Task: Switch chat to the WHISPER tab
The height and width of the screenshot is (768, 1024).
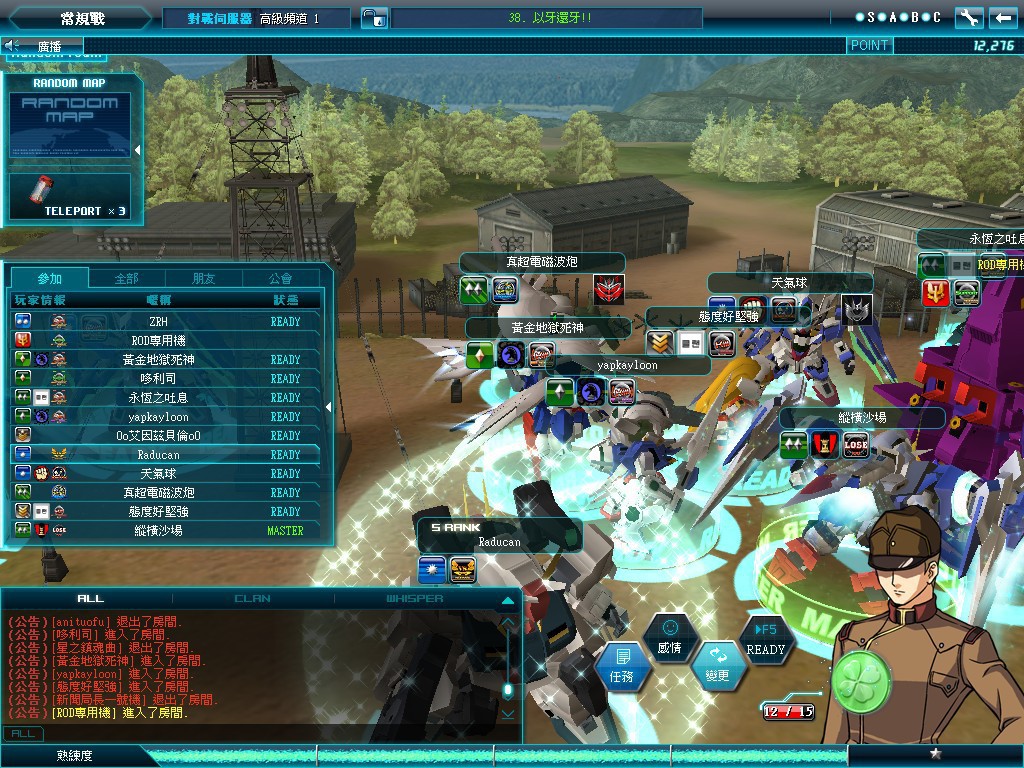Action: tap(415, 598)
